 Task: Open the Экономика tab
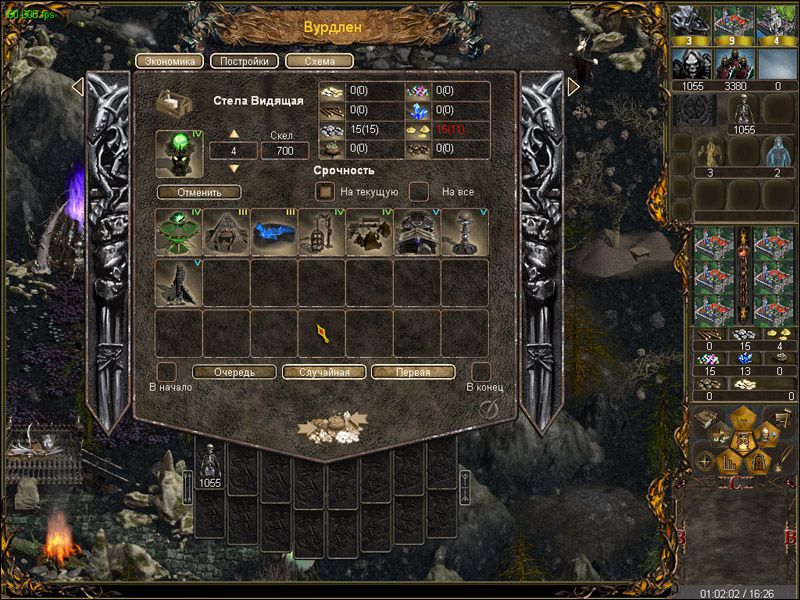click(169, 60)
